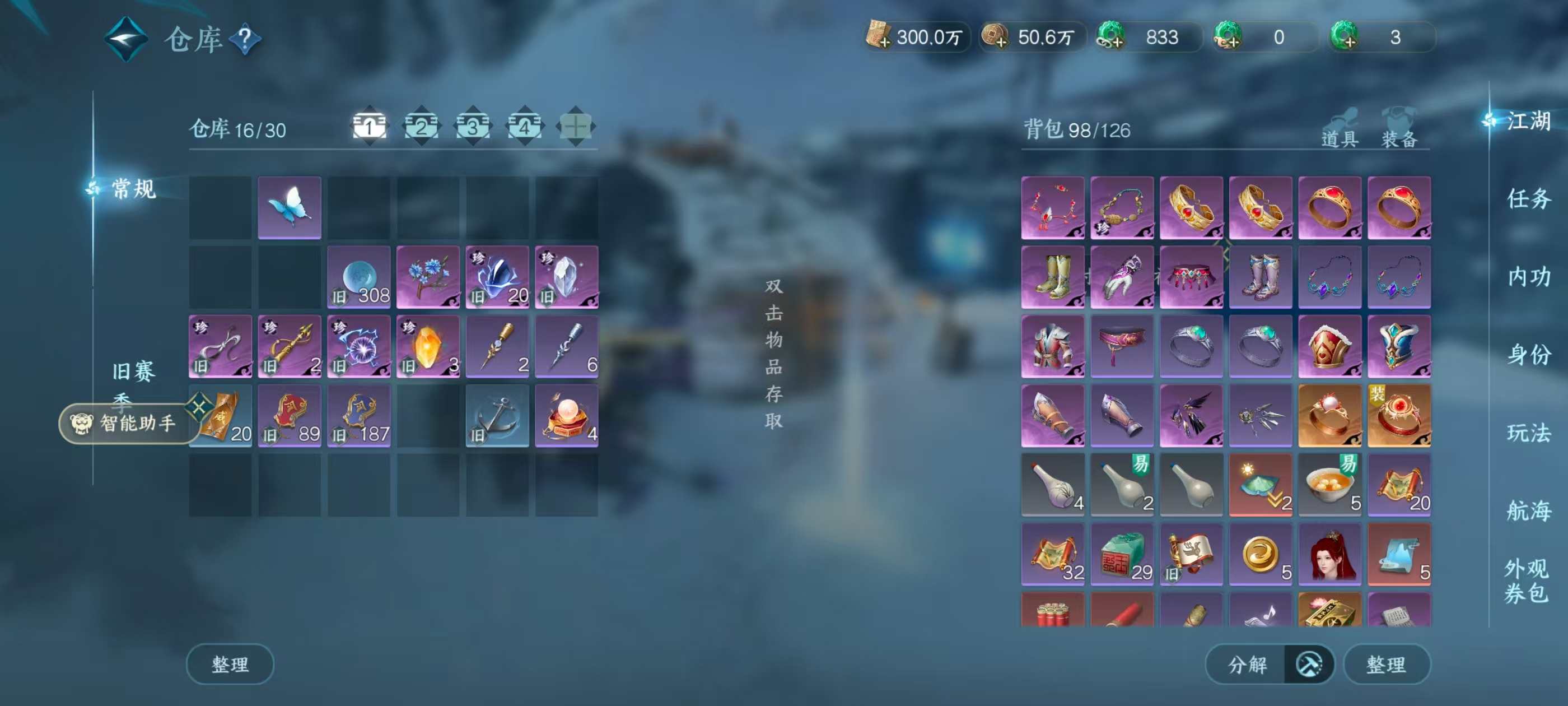
Task: Select the anchor item in warehouse
Action: [497, 415]
